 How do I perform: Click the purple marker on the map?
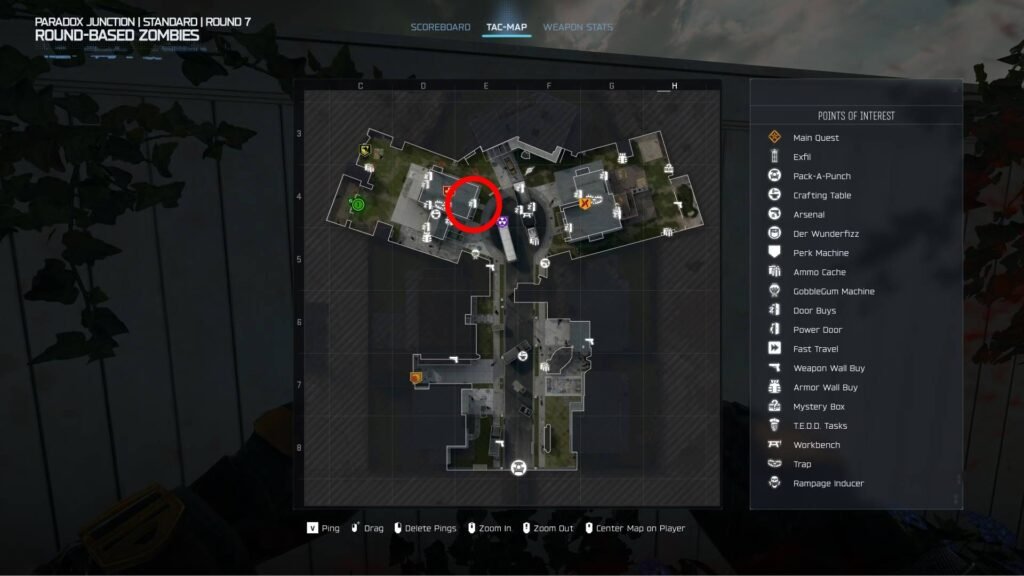pos(503,221)
